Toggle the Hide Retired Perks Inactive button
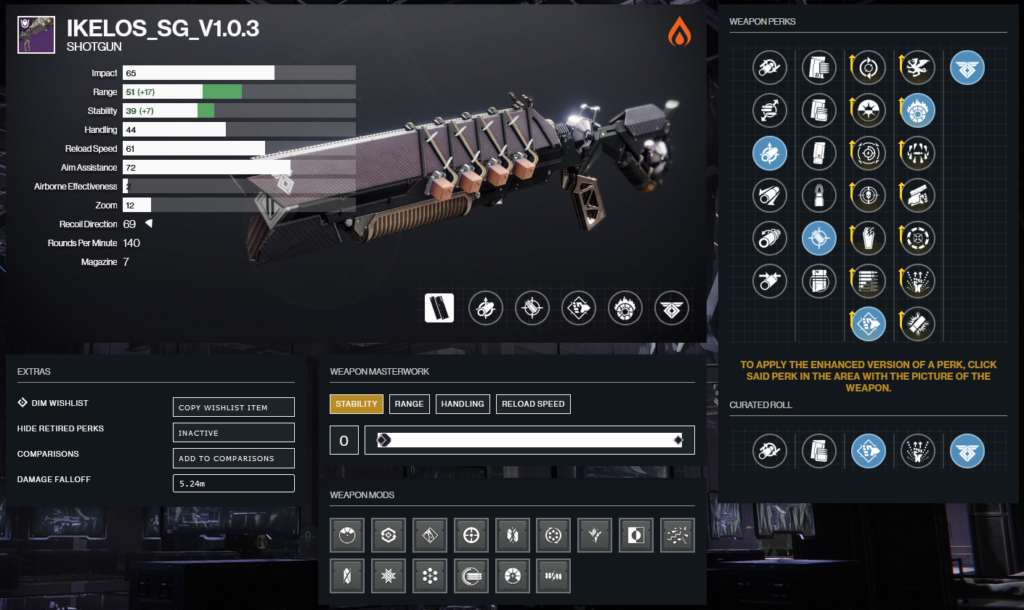The image size is (1024, 610). (x=234, y=432)
